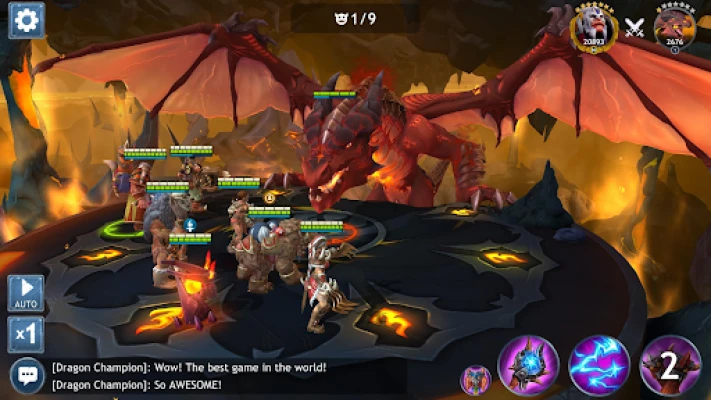This screenshot has width=711, height=400.
Task: Open the Dragon Champion chat messages
Action: [190, 375]
